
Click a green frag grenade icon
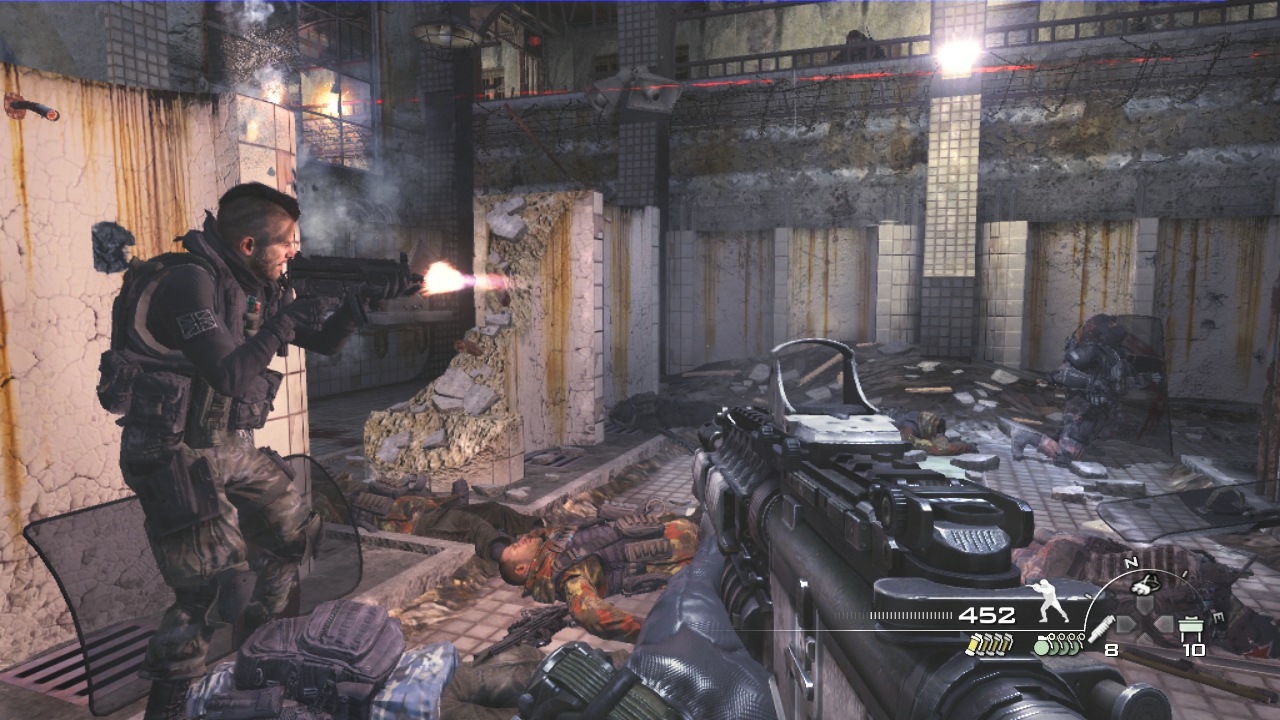[x=1041, y=648]
